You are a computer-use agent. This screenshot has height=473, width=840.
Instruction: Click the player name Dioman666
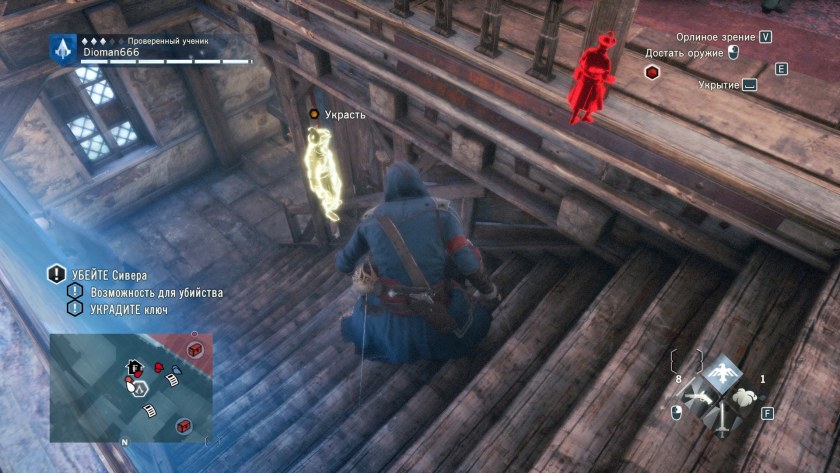click(x=111, y=52)
